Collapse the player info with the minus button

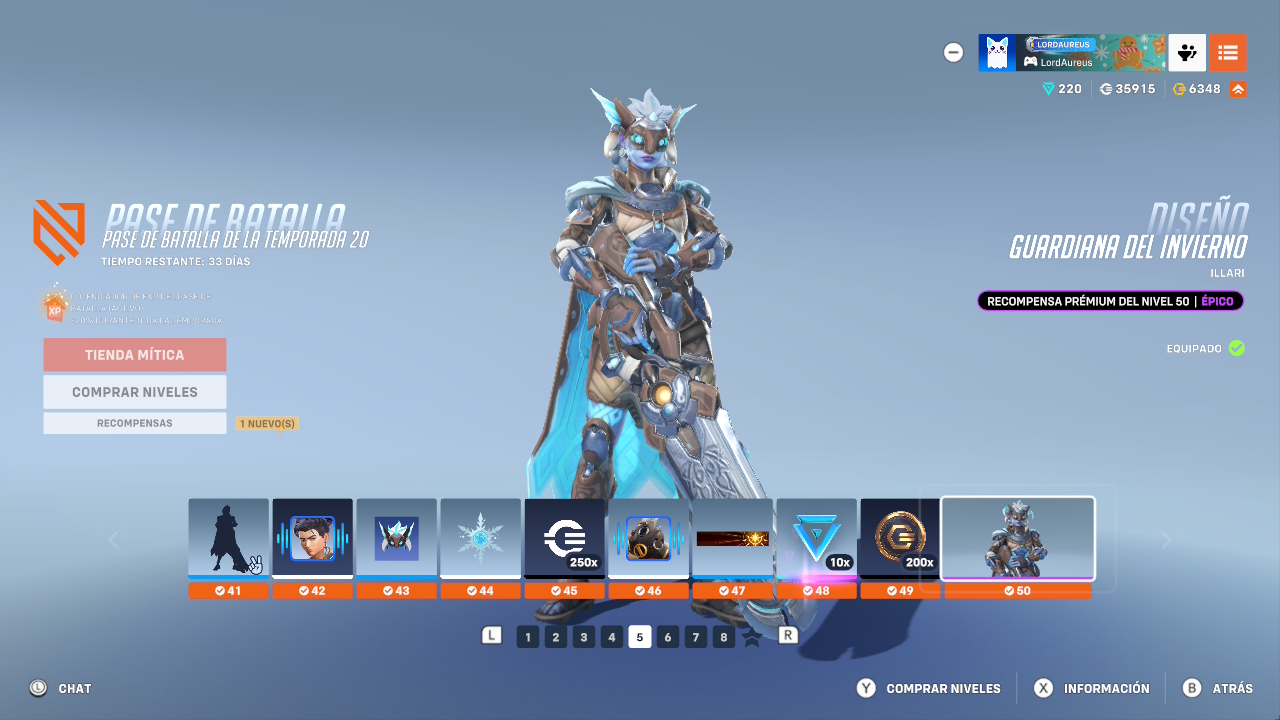(953, 52)
